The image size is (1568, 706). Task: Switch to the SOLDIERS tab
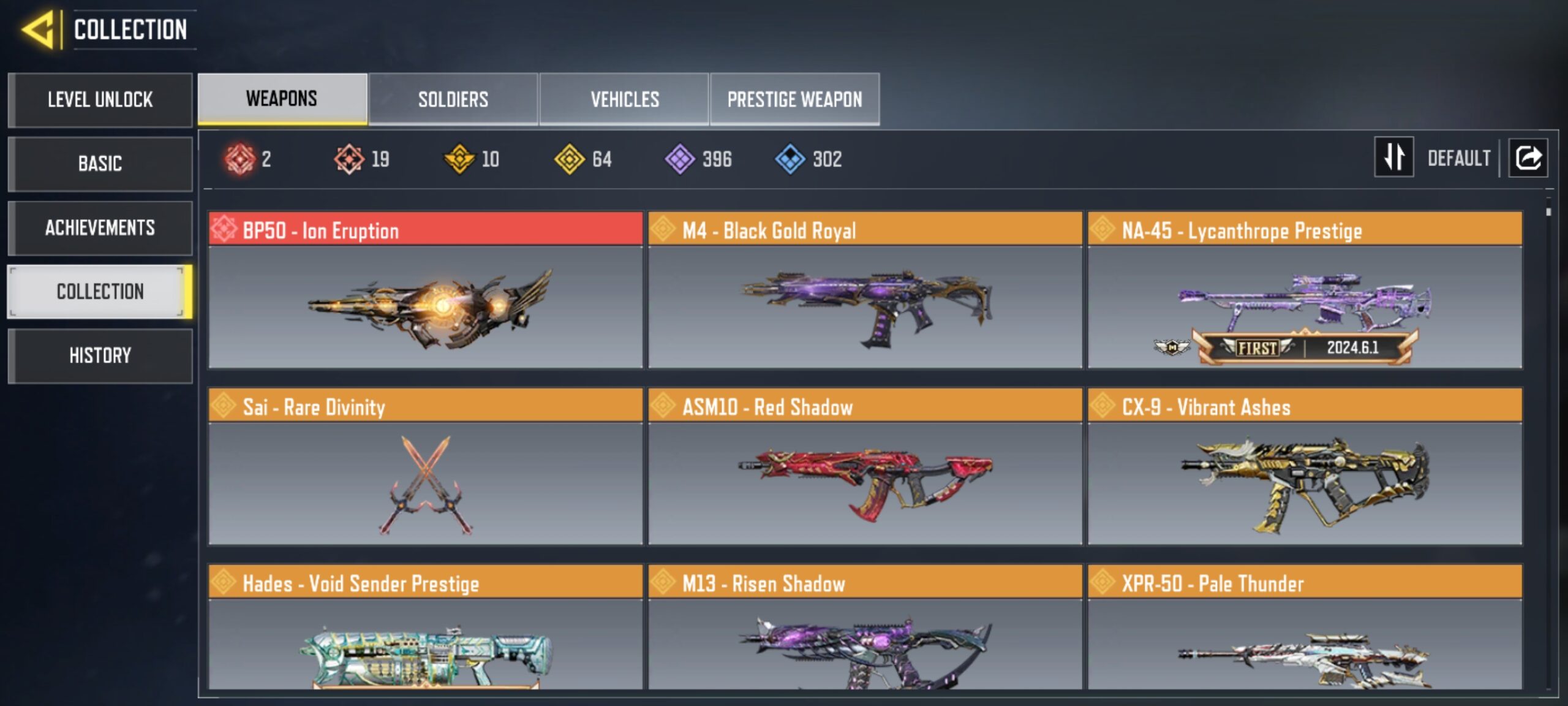(453, 99)
